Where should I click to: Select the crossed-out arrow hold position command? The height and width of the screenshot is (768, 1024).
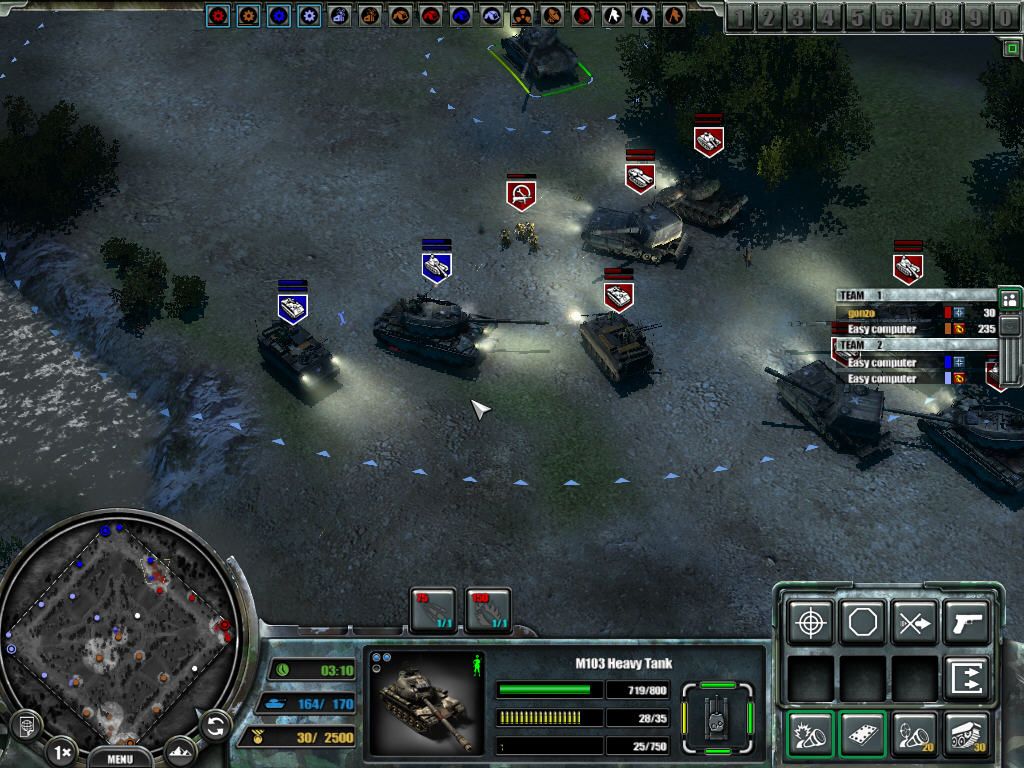pos(914,623)
